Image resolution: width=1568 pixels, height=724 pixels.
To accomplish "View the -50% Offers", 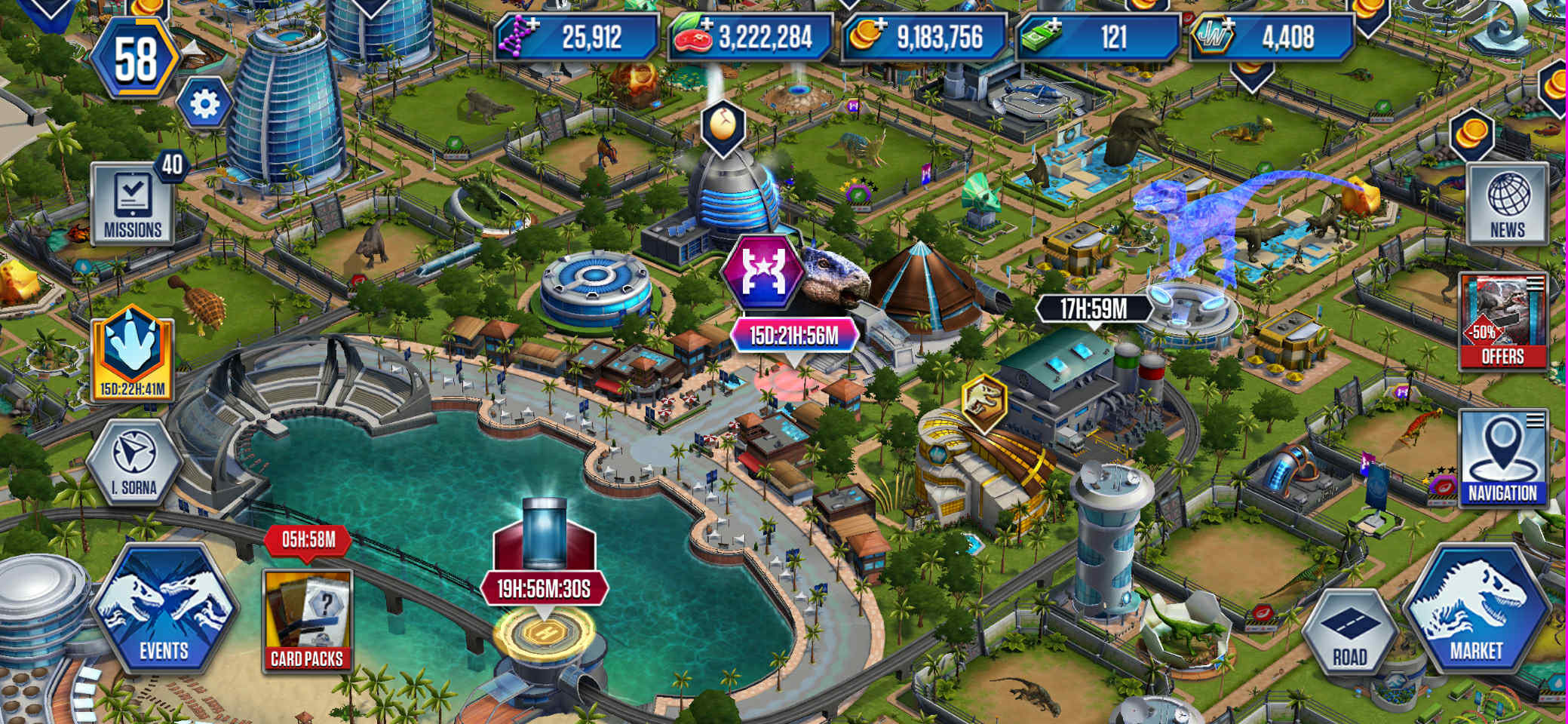I will [1502, 322].
